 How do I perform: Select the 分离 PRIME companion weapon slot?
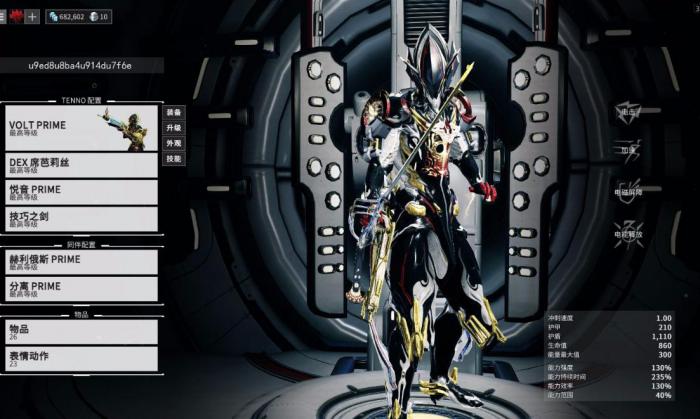tap(80, 289)
